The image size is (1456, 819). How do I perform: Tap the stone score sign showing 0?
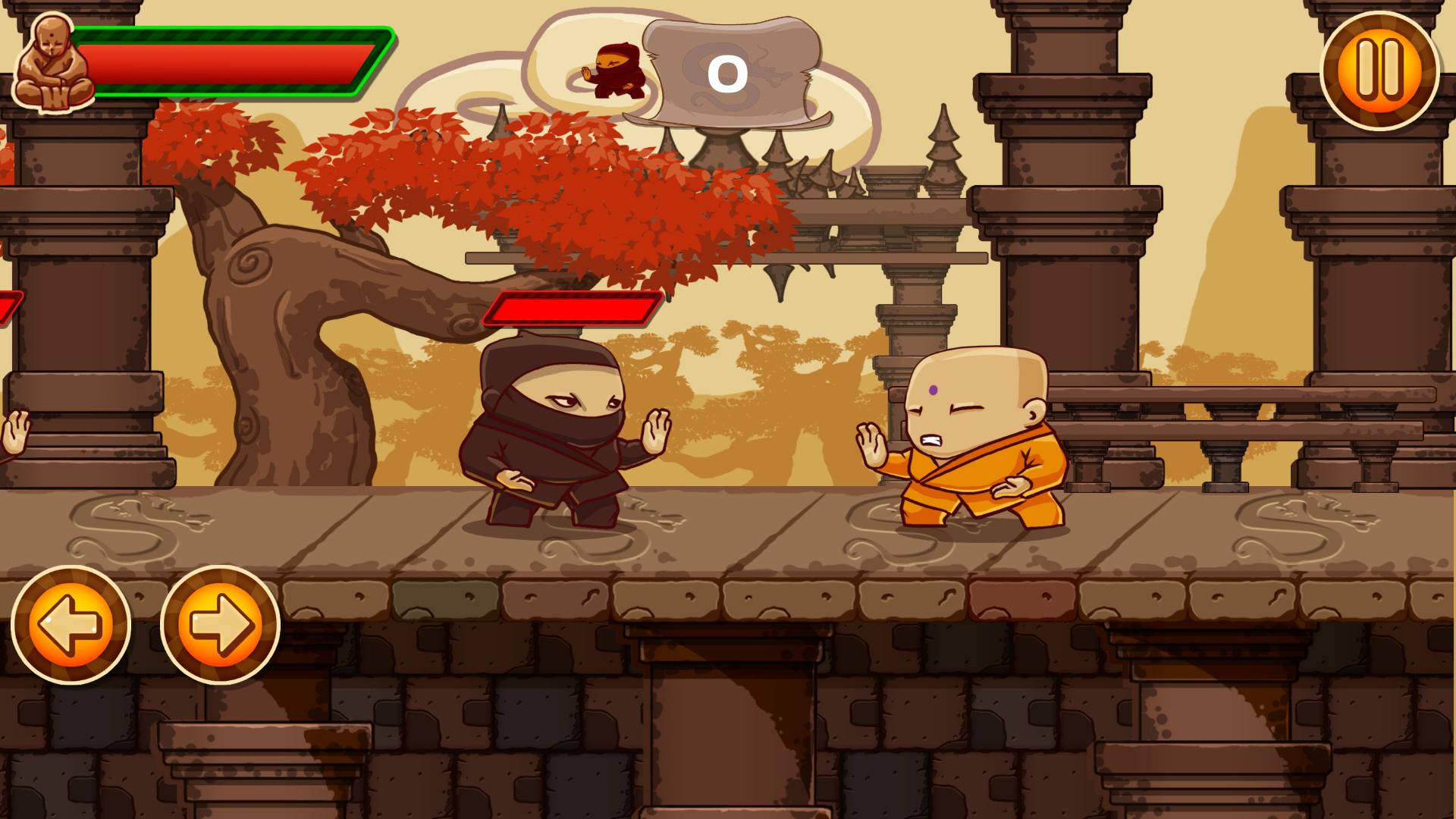point(730,72)
